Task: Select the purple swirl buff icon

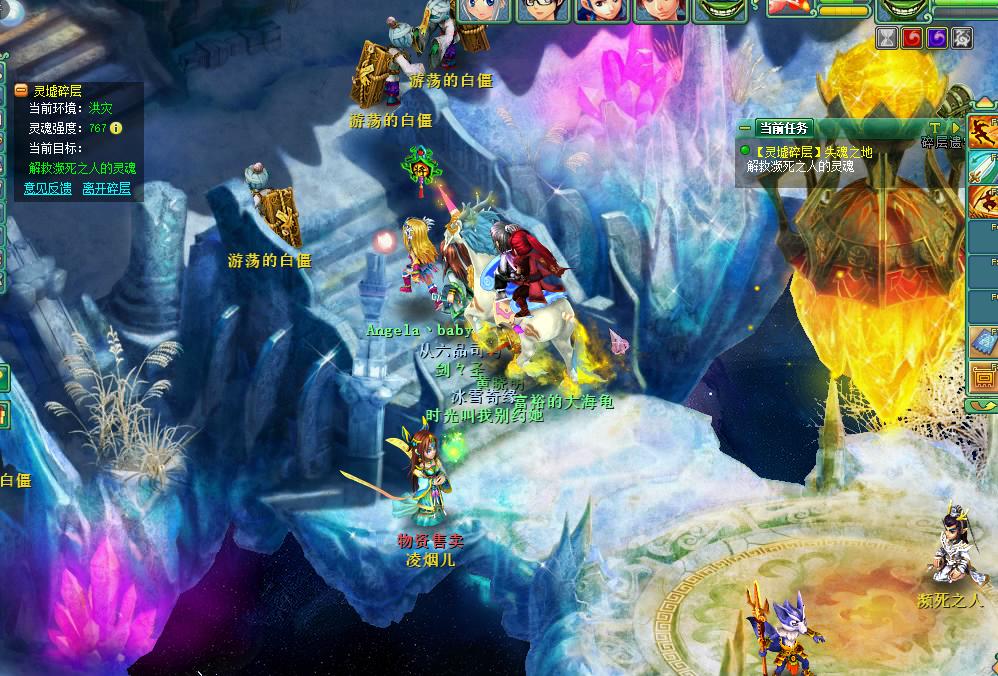Action: pos(936,37)
